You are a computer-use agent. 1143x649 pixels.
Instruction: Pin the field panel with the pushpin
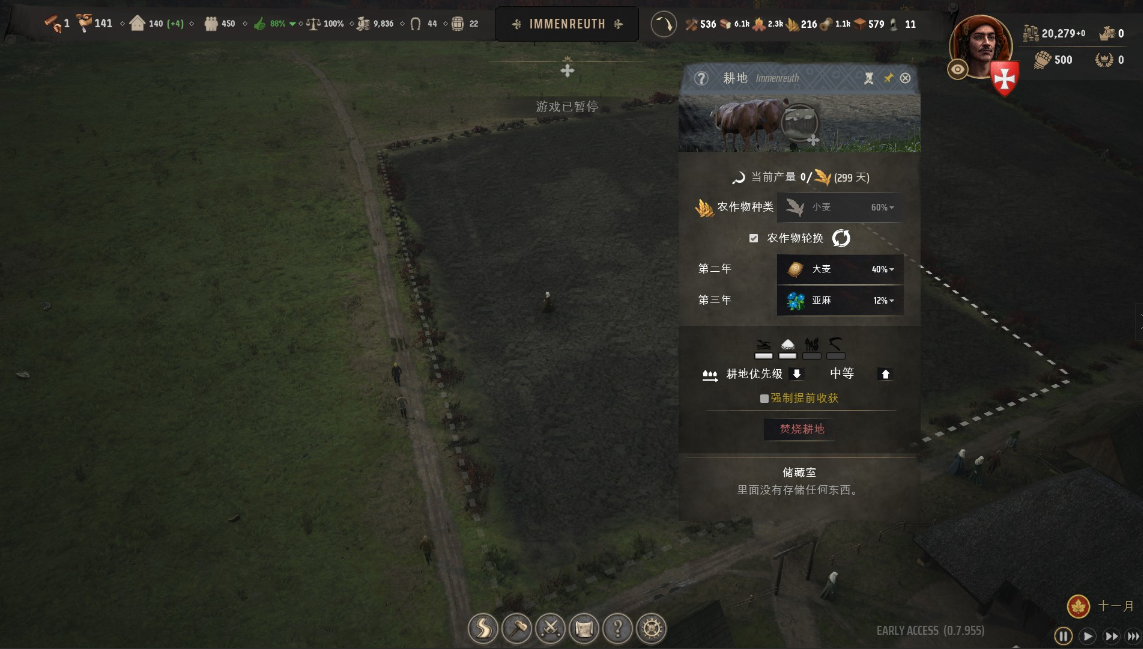pos(888,78)
